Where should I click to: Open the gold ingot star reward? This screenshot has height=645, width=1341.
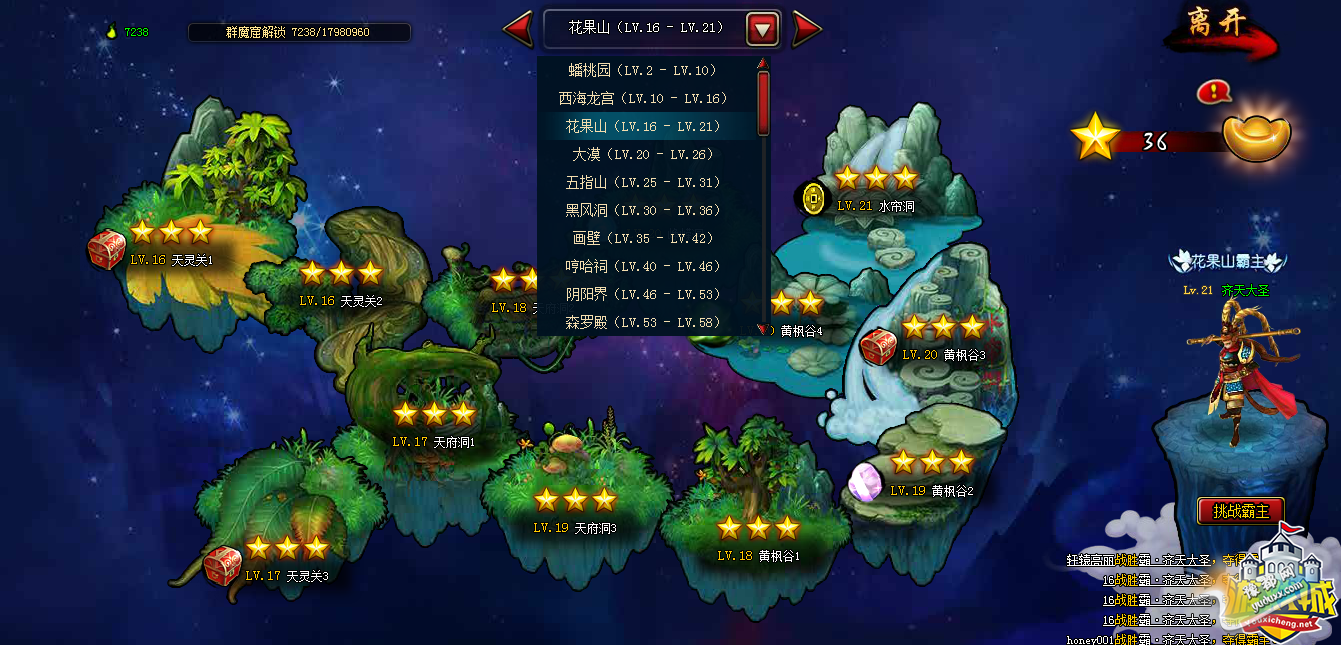[1256, 138]
